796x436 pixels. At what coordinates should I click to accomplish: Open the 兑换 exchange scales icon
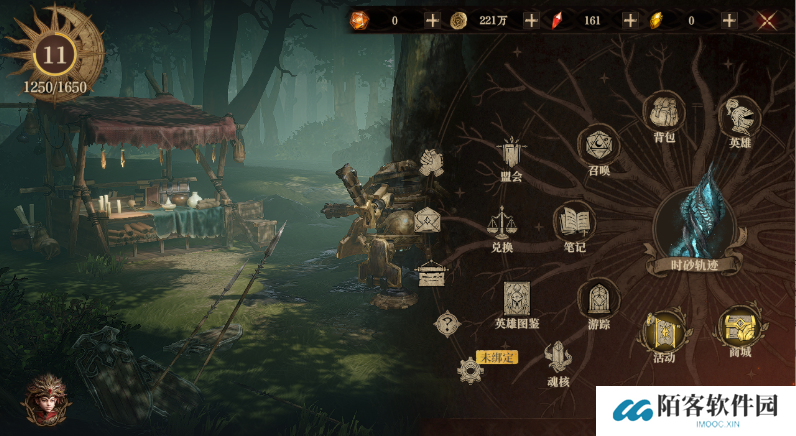[x=502, y=224]
